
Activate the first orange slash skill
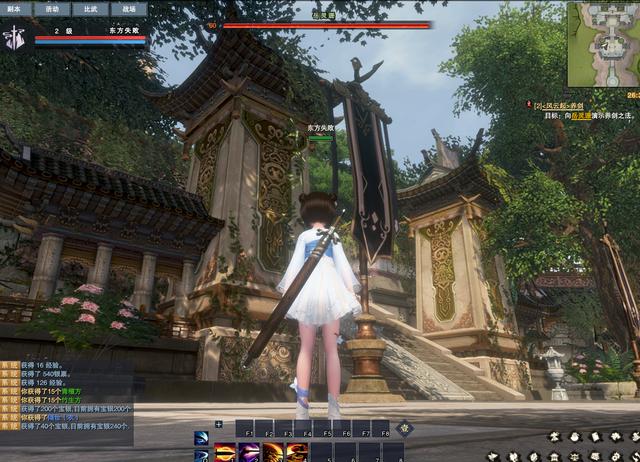(x=226, y=451)
